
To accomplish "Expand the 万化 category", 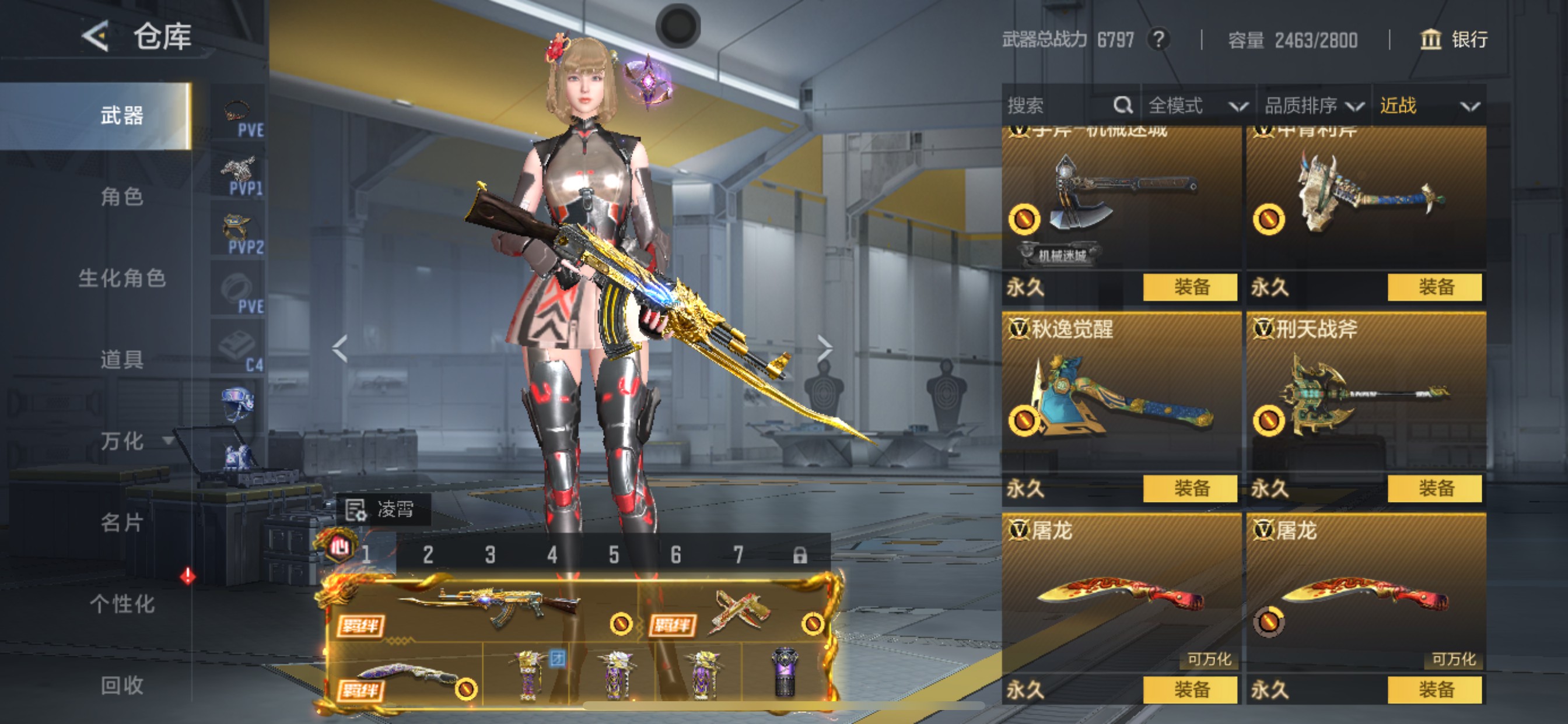I will (131, 441).
